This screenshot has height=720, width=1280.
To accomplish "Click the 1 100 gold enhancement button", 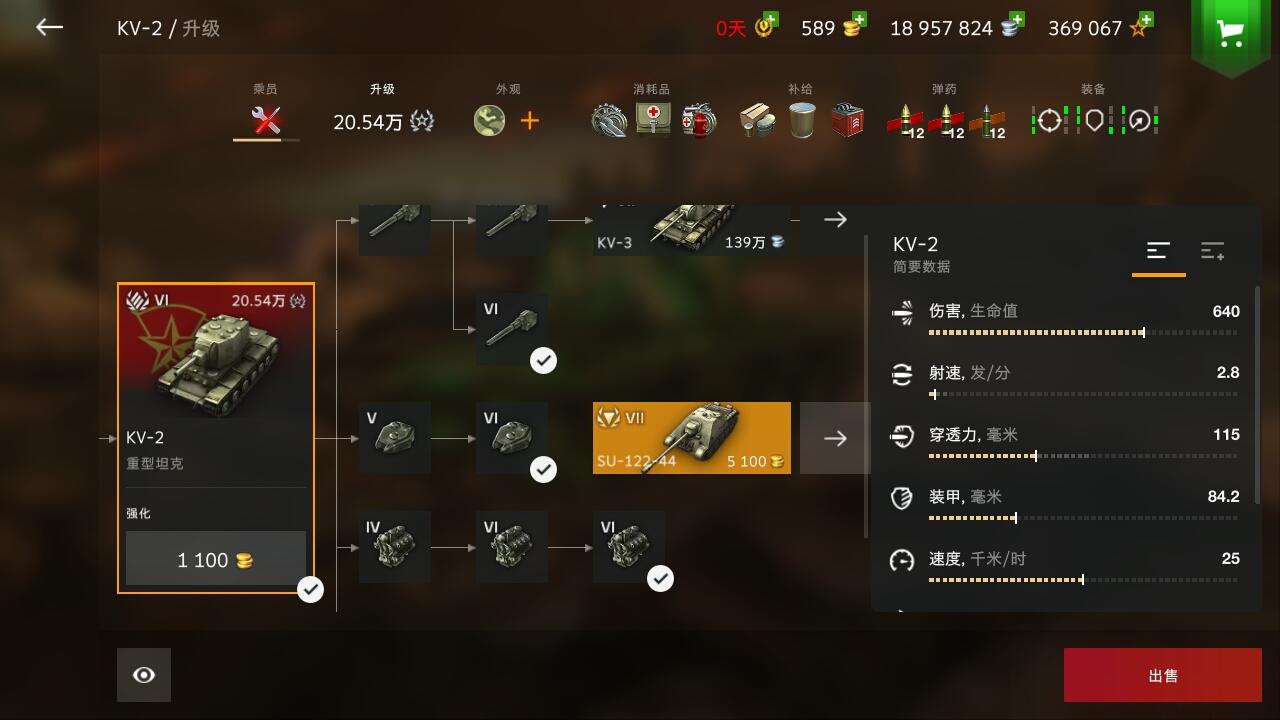I will click(x=215, y=560).
